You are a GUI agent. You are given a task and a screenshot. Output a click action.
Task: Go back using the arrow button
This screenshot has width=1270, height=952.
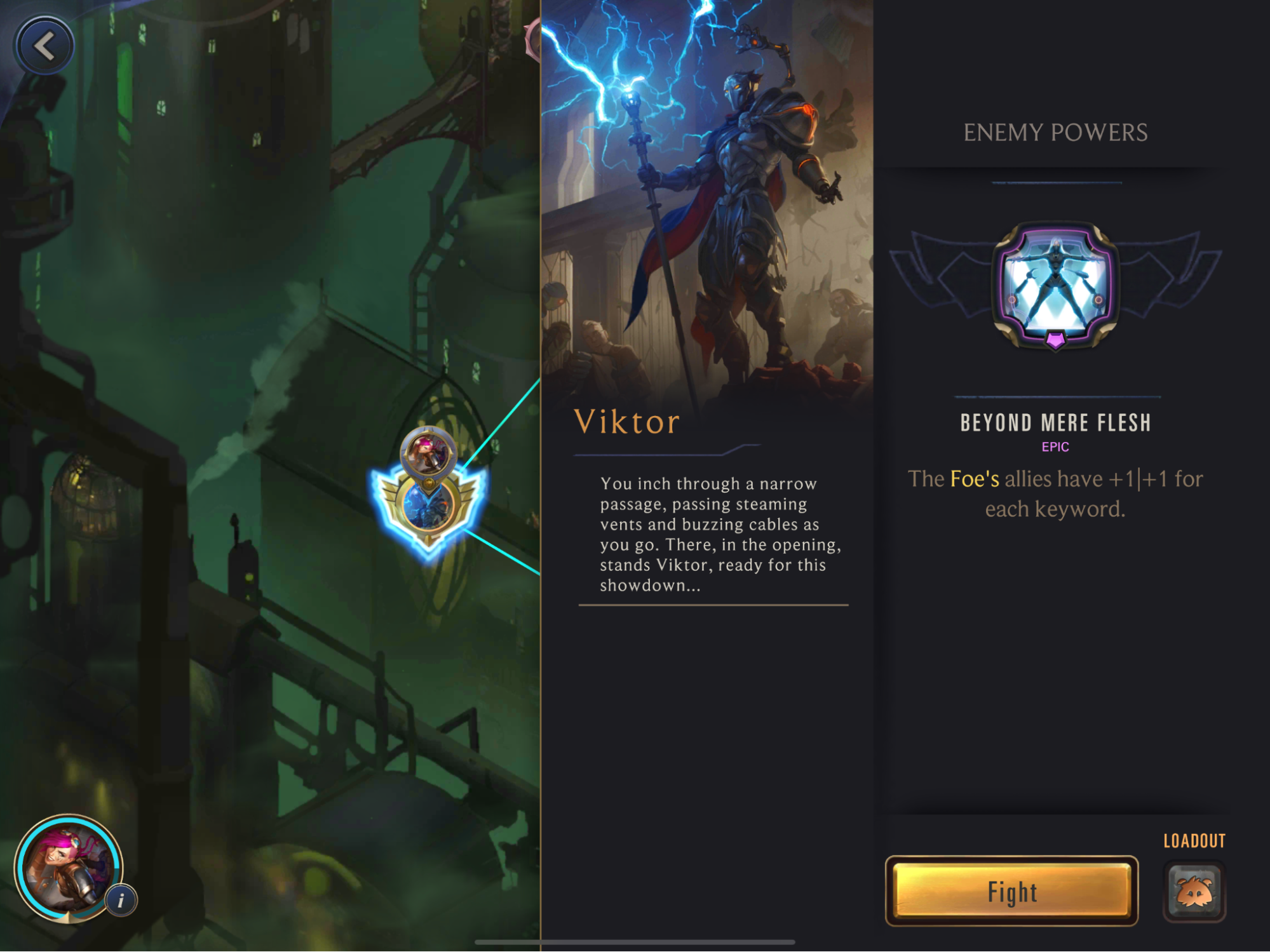tap(44, 46)
